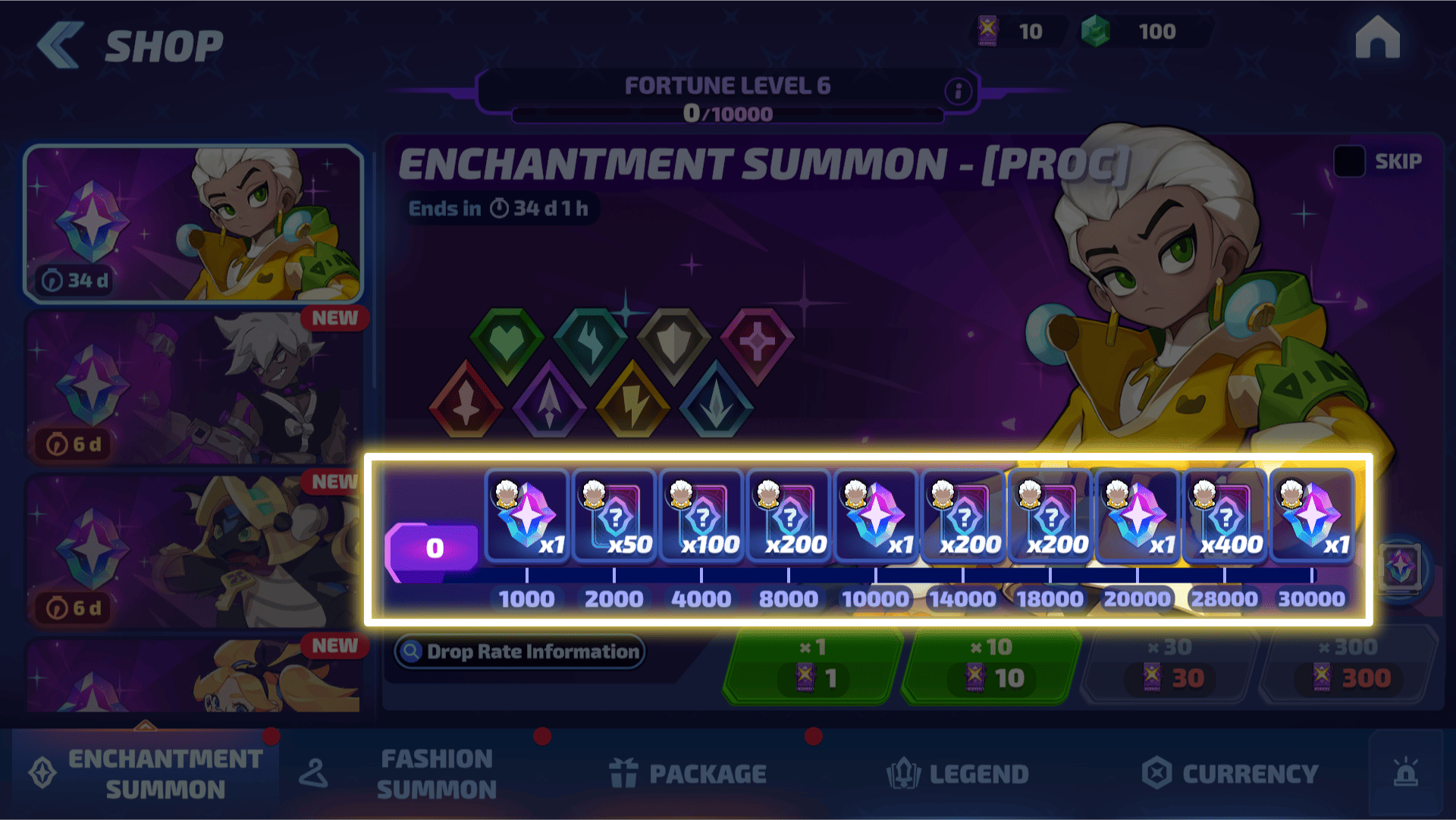This screenshot has height=820, width=1456.
Task: Select the 34 d enchantment banner
Action: coord(193,224)
